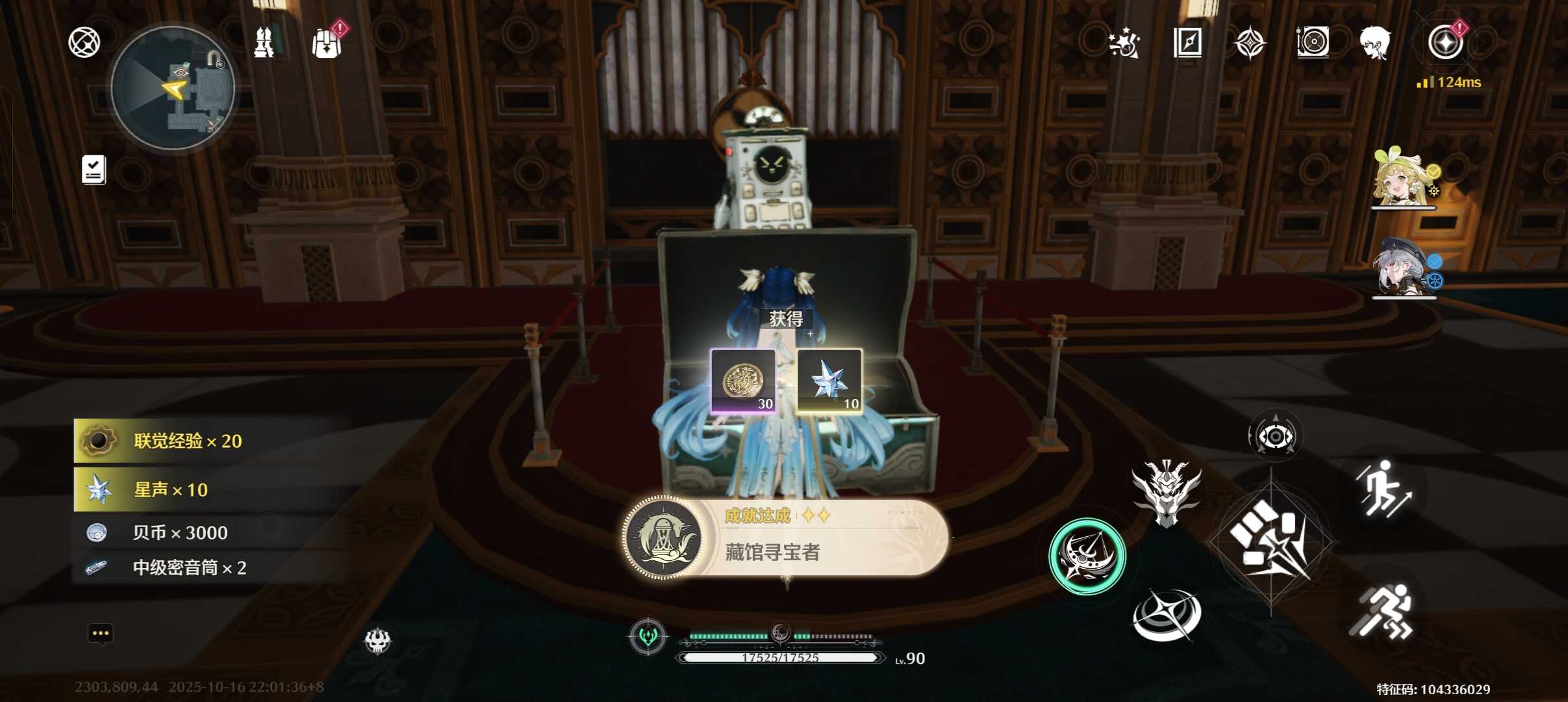The image size is (1568, 702).
Task: Activate the dragon head echo skill
Action: [x=1167, y=492]
